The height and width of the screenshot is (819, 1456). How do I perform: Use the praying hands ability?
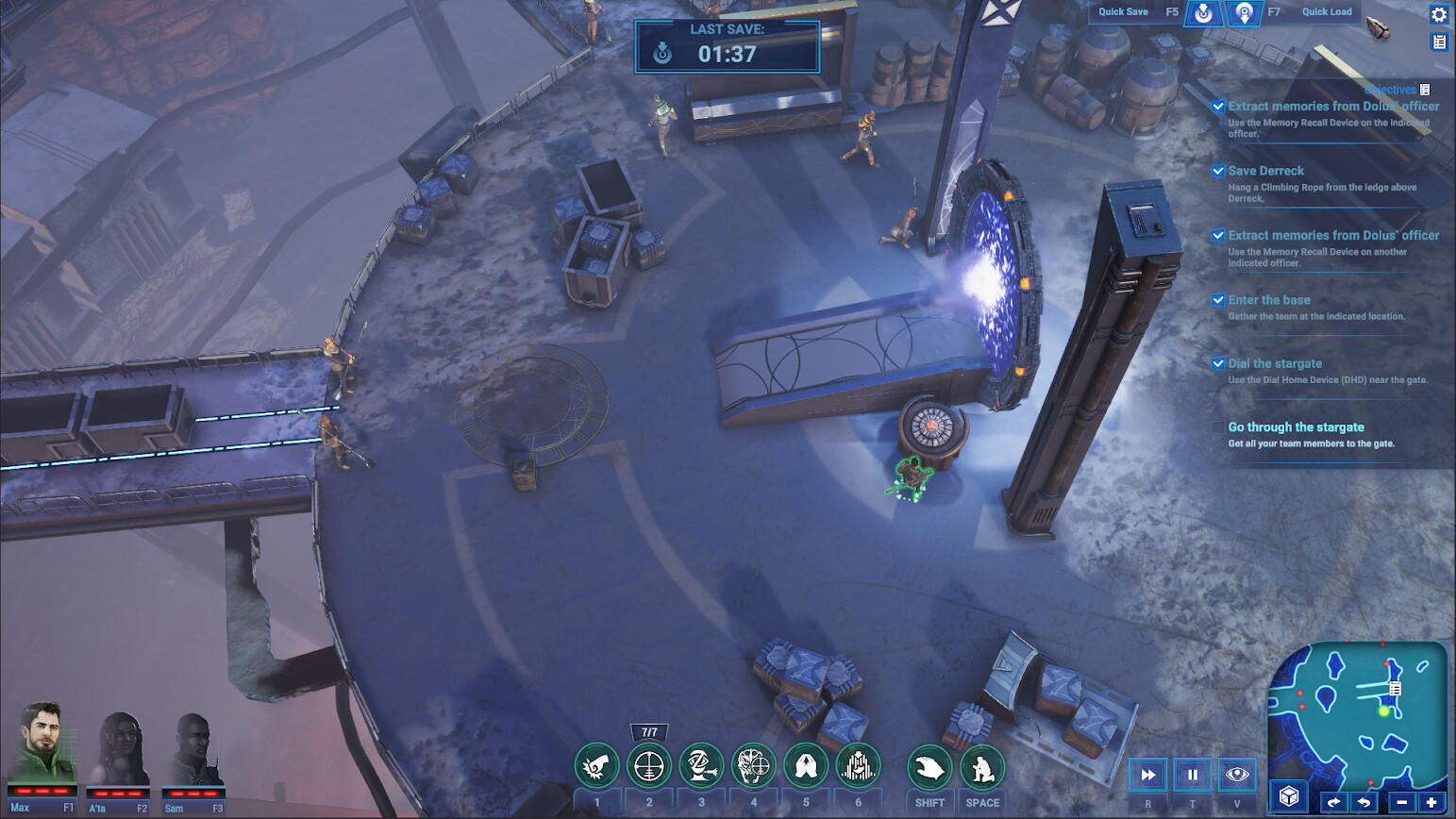pyautogui.click(x=806, y=766)
